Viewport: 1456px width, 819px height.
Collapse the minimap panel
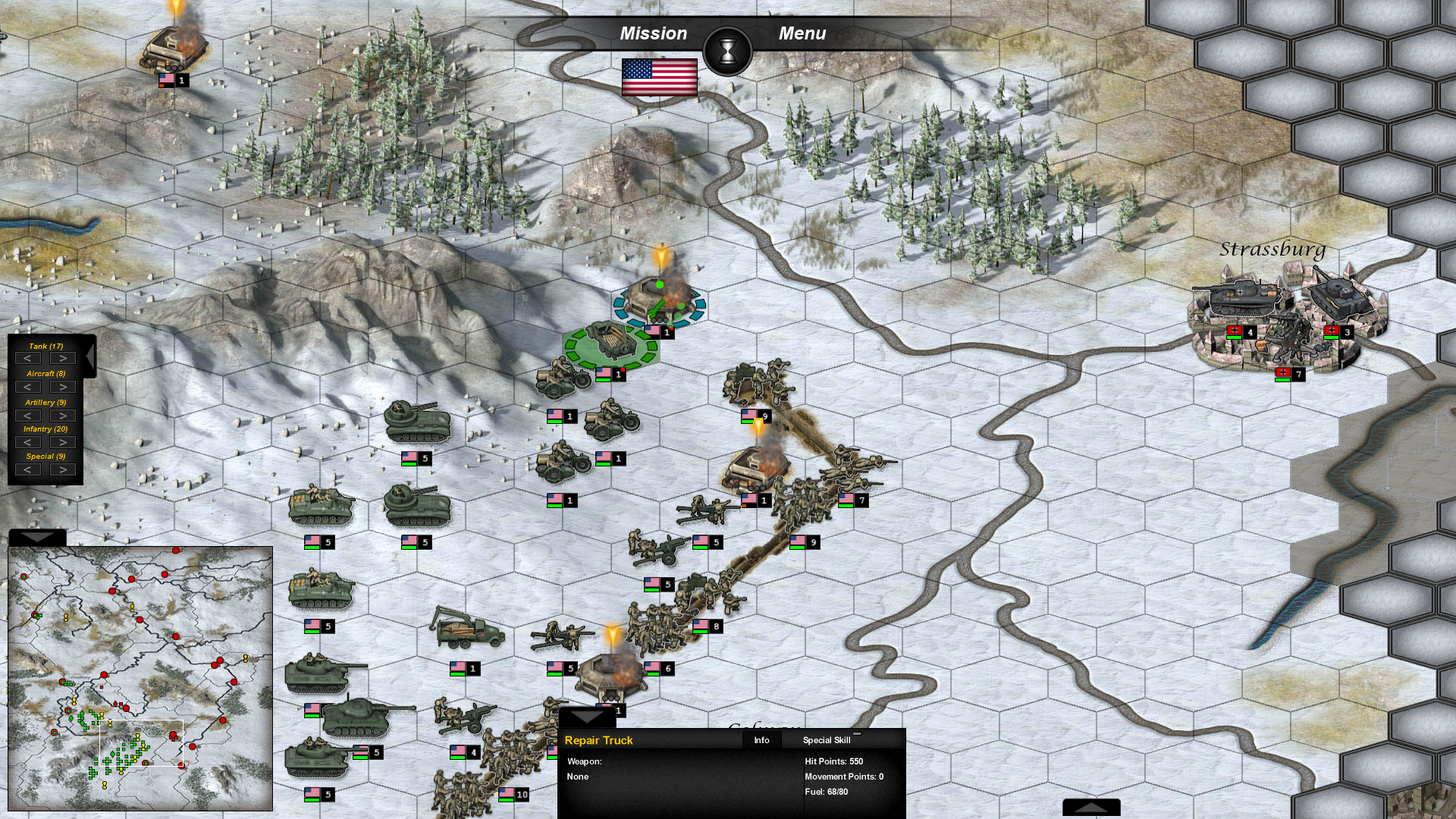tap(36, 537)
